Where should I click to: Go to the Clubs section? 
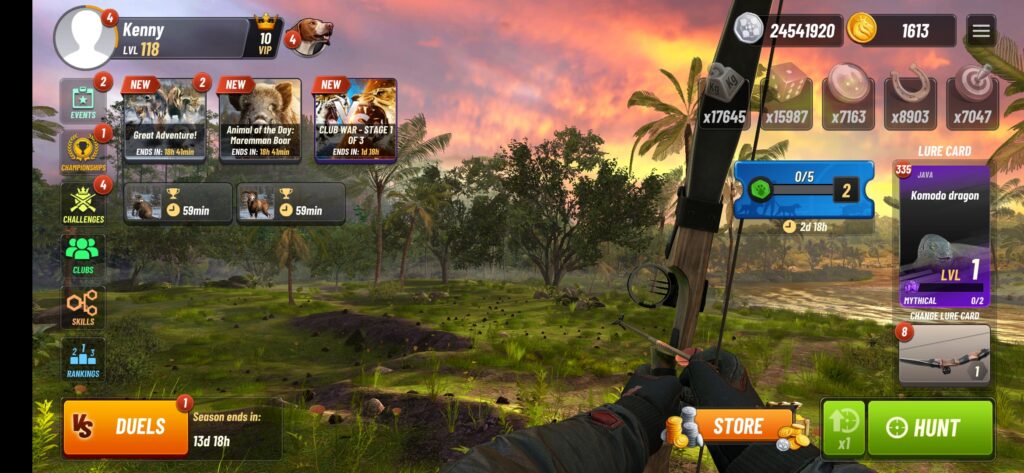[83, 256]
